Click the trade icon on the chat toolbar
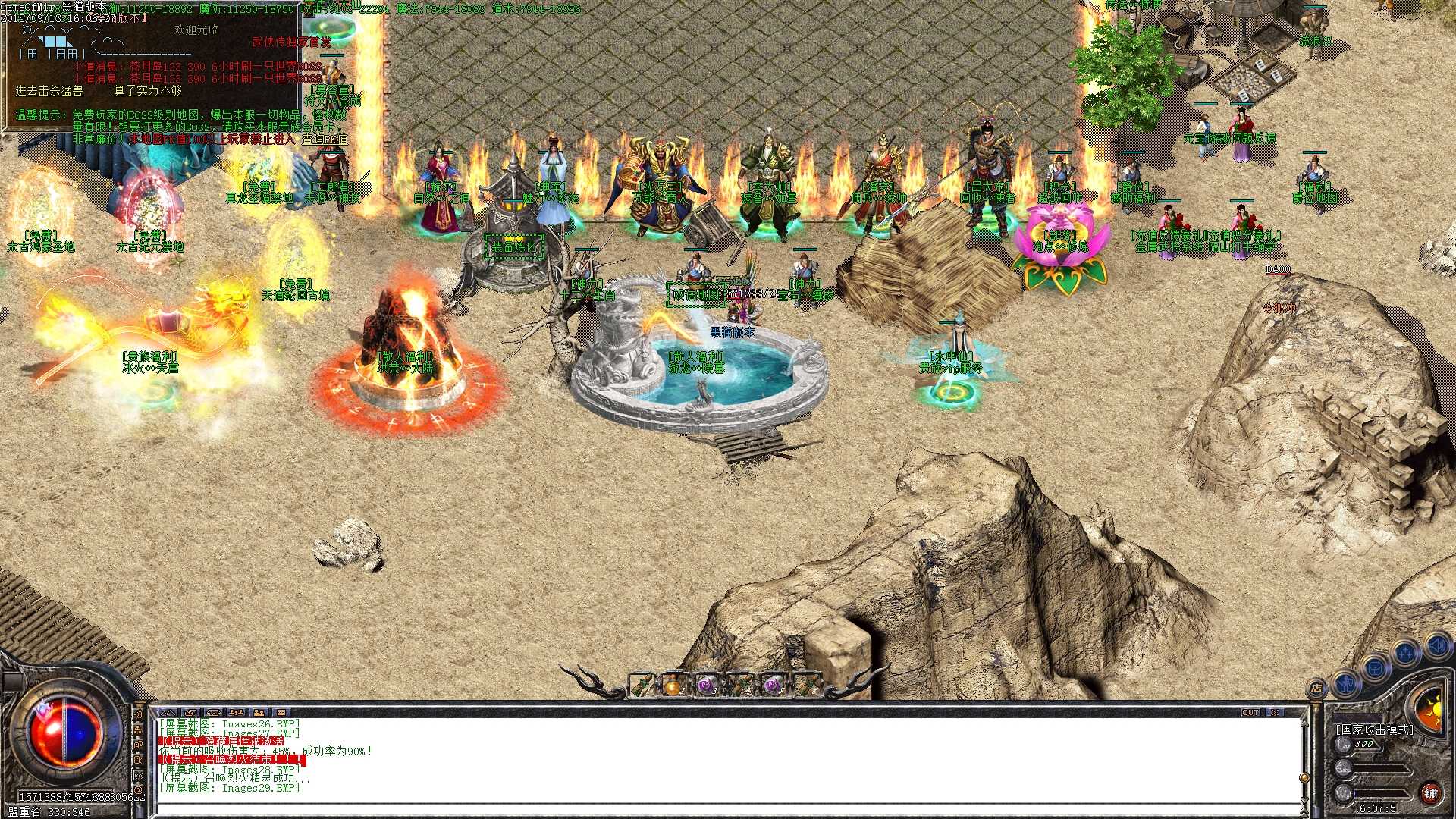The image size is (1456, 819). (191, 714)
